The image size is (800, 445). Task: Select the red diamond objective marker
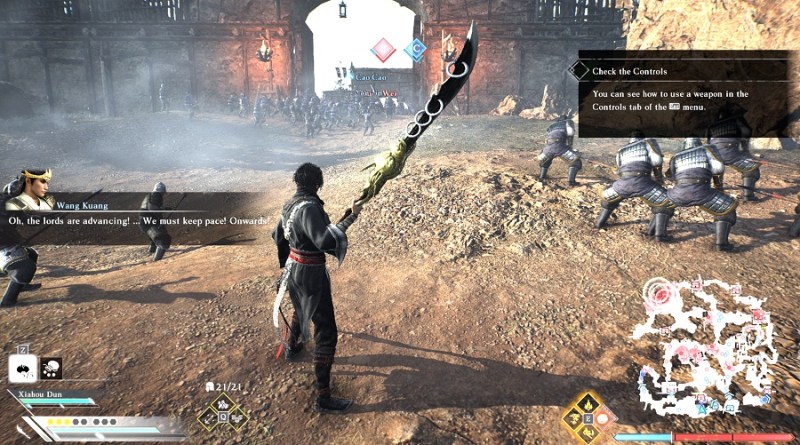pyautogui.click(x=382, y=49)
